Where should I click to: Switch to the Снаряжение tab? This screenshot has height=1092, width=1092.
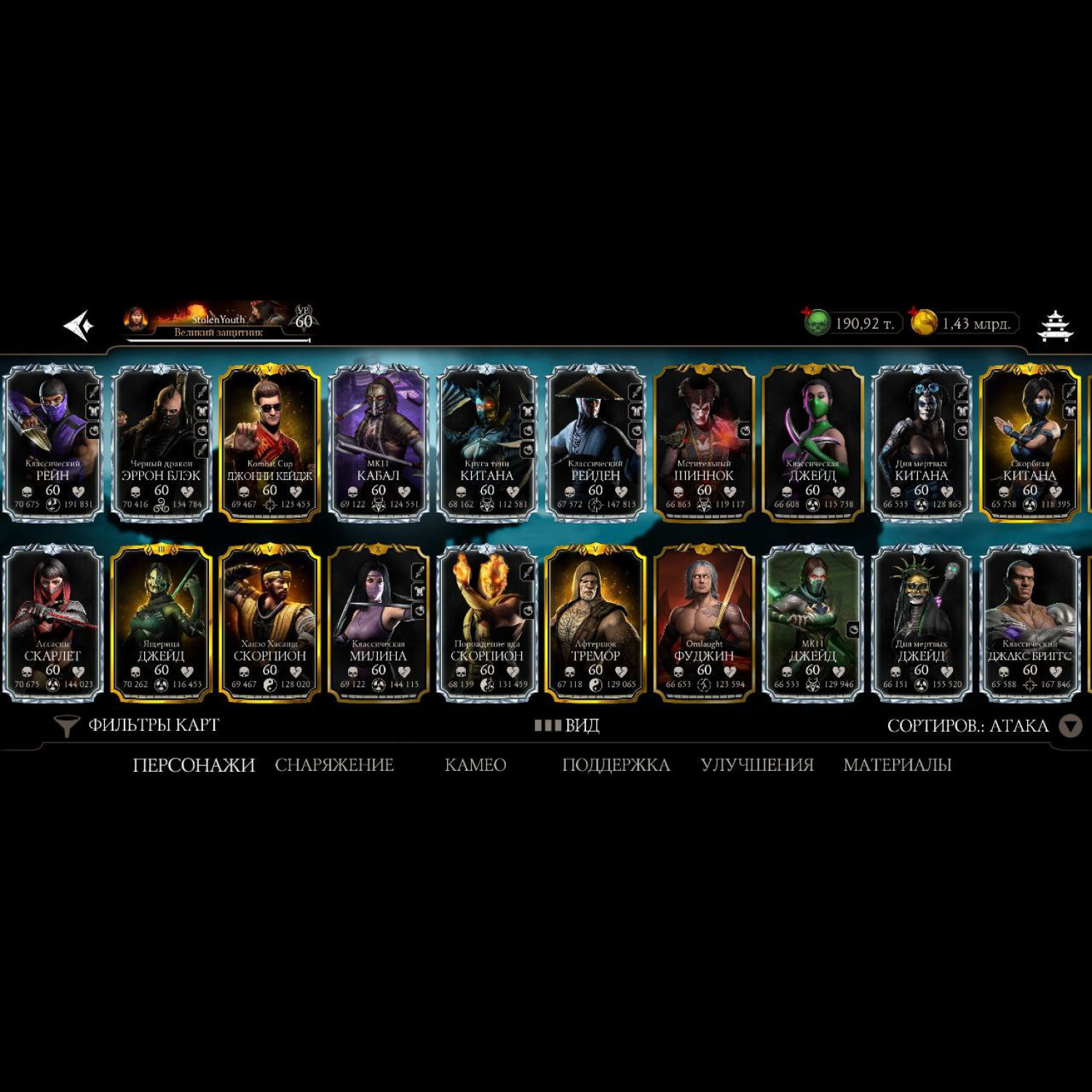(x=334, y=765)
